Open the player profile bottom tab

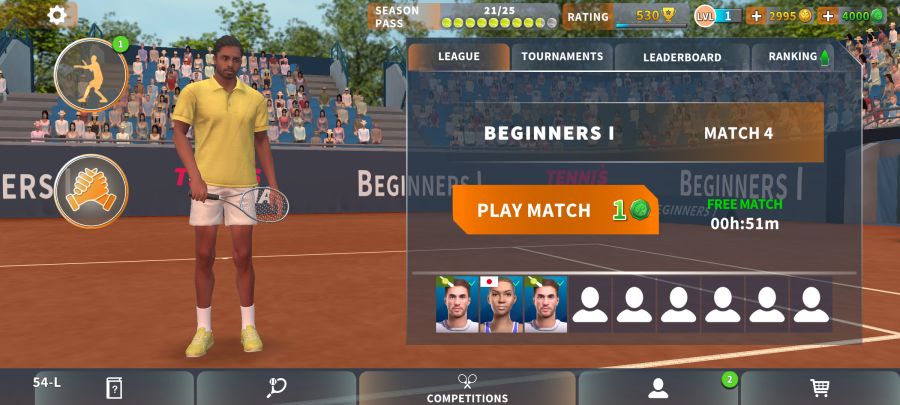pyautogui.click(x=657, y=388)
